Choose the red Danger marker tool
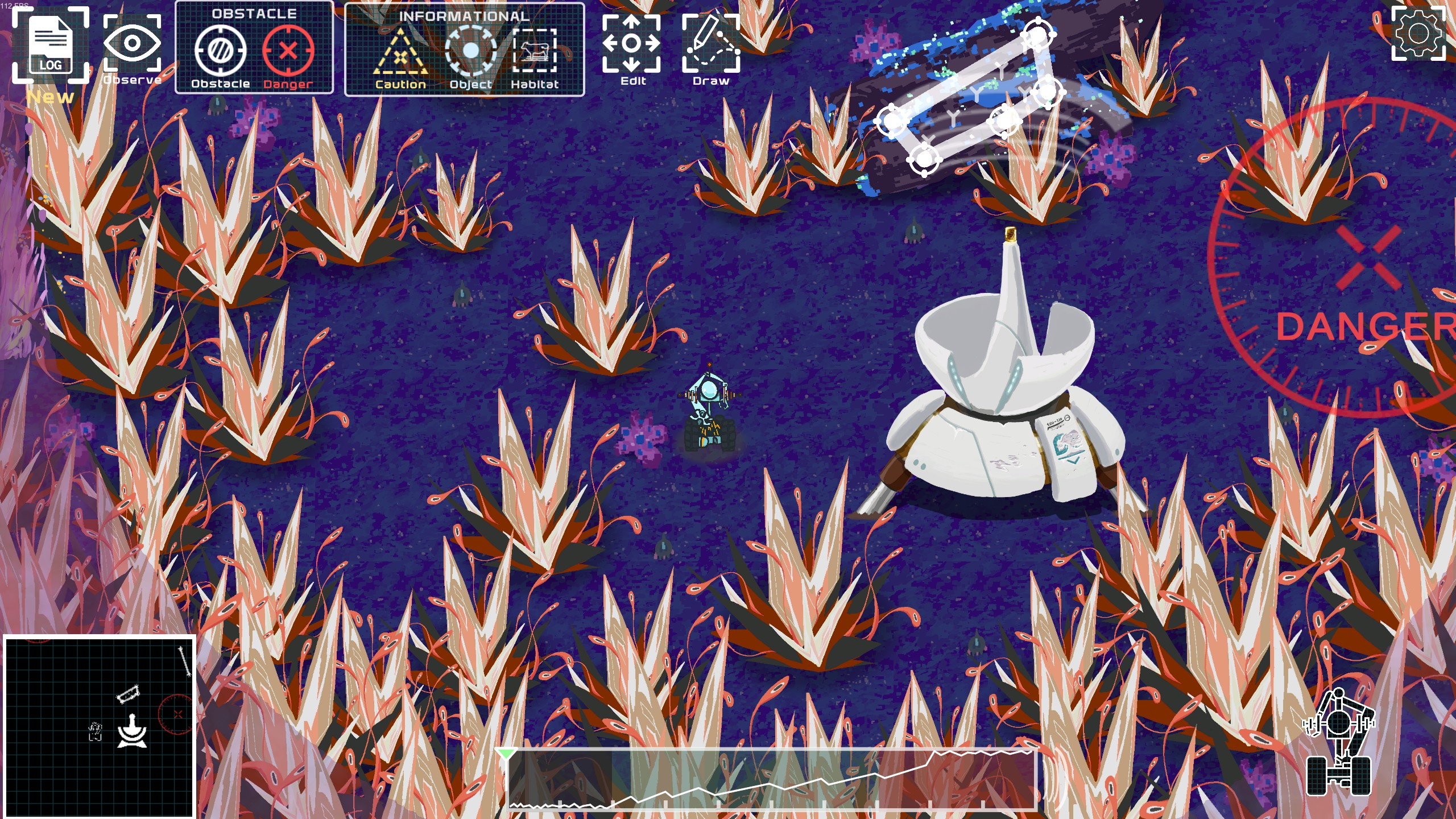 (288, 52)
